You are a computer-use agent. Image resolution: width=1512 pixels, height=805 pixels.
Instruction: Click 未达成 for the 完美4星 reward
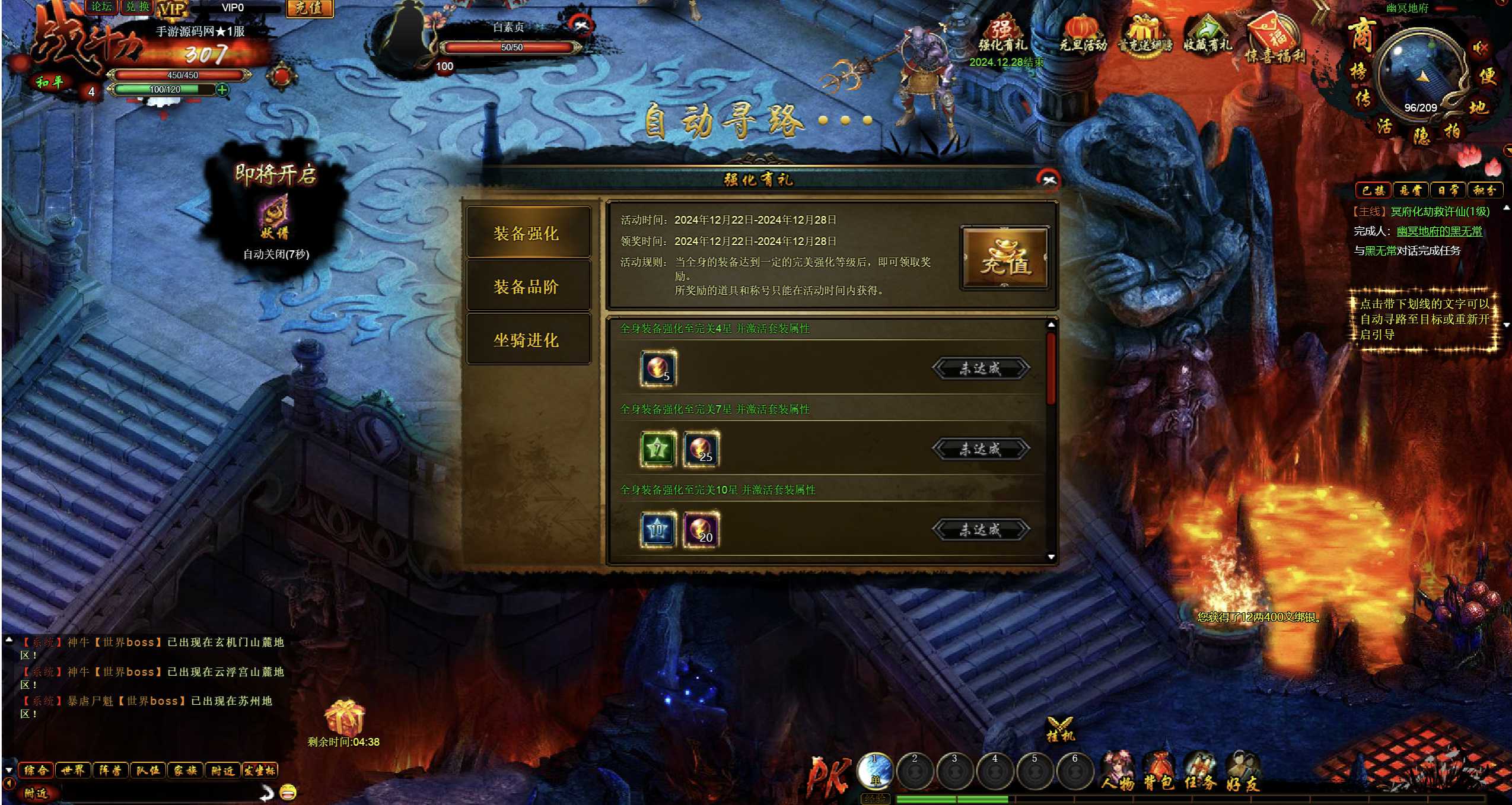[981, 368]
